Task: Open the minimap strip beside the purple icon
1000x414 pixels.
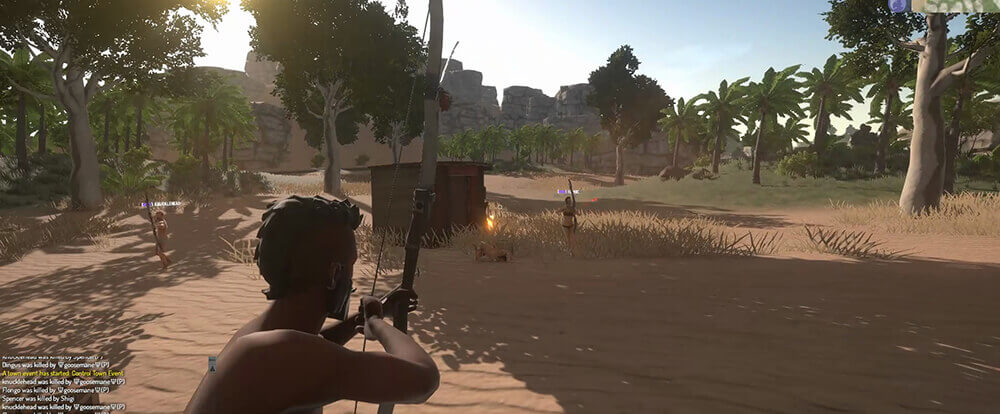Action: [x=956, y=5]
